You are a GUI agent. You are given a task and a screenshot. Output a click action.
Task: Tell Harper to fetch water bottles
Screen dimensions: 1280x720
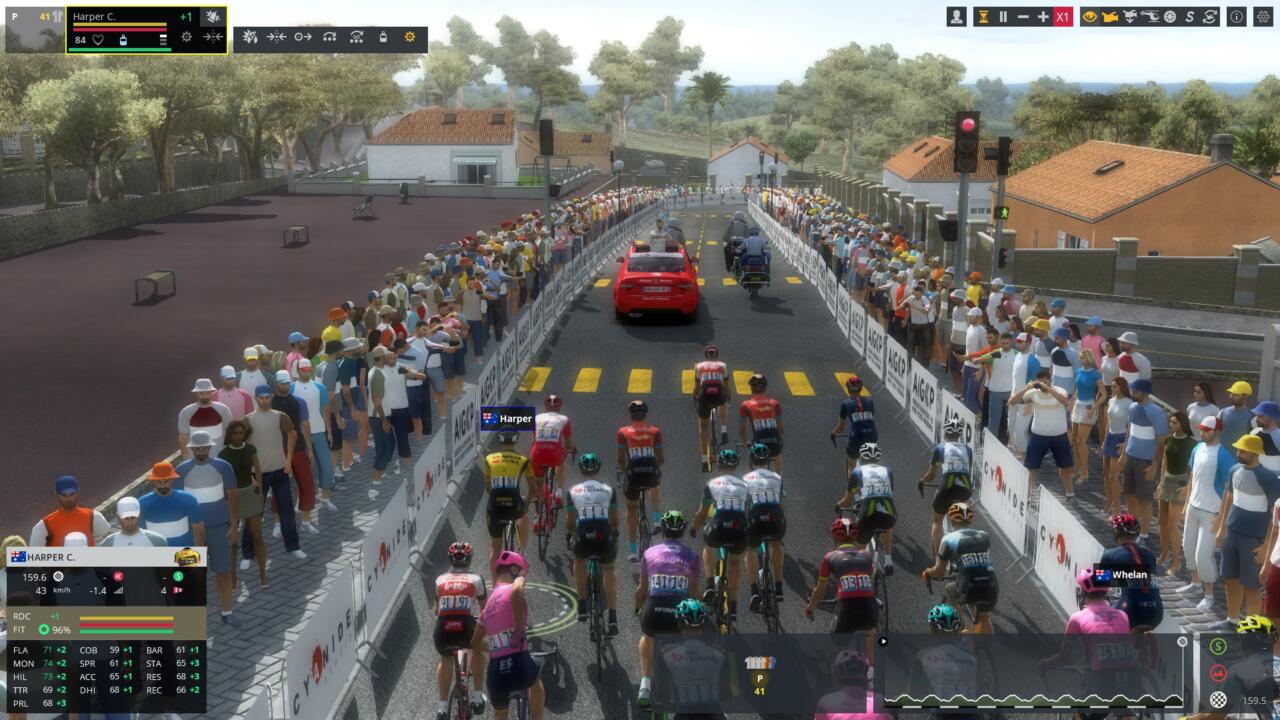point(383,37)
